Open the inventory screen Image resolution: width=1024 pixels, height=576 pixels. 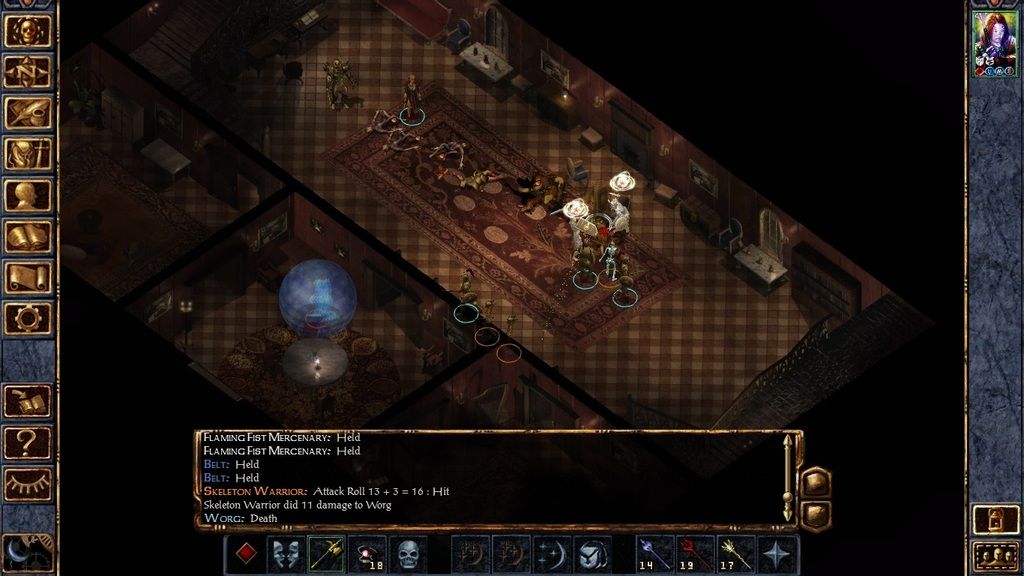click(x=28, y=154)
